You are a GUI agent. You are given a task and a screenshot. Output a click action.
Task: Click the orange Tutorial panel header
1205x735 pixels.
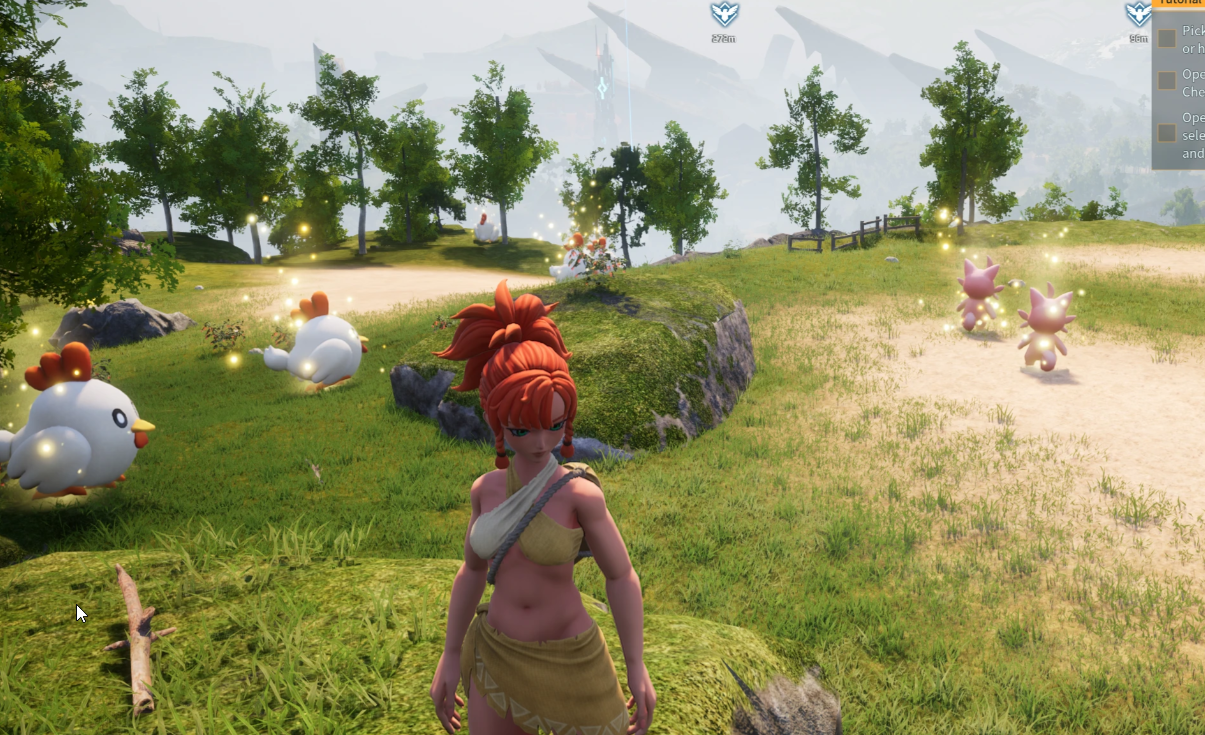[1179, 3]
